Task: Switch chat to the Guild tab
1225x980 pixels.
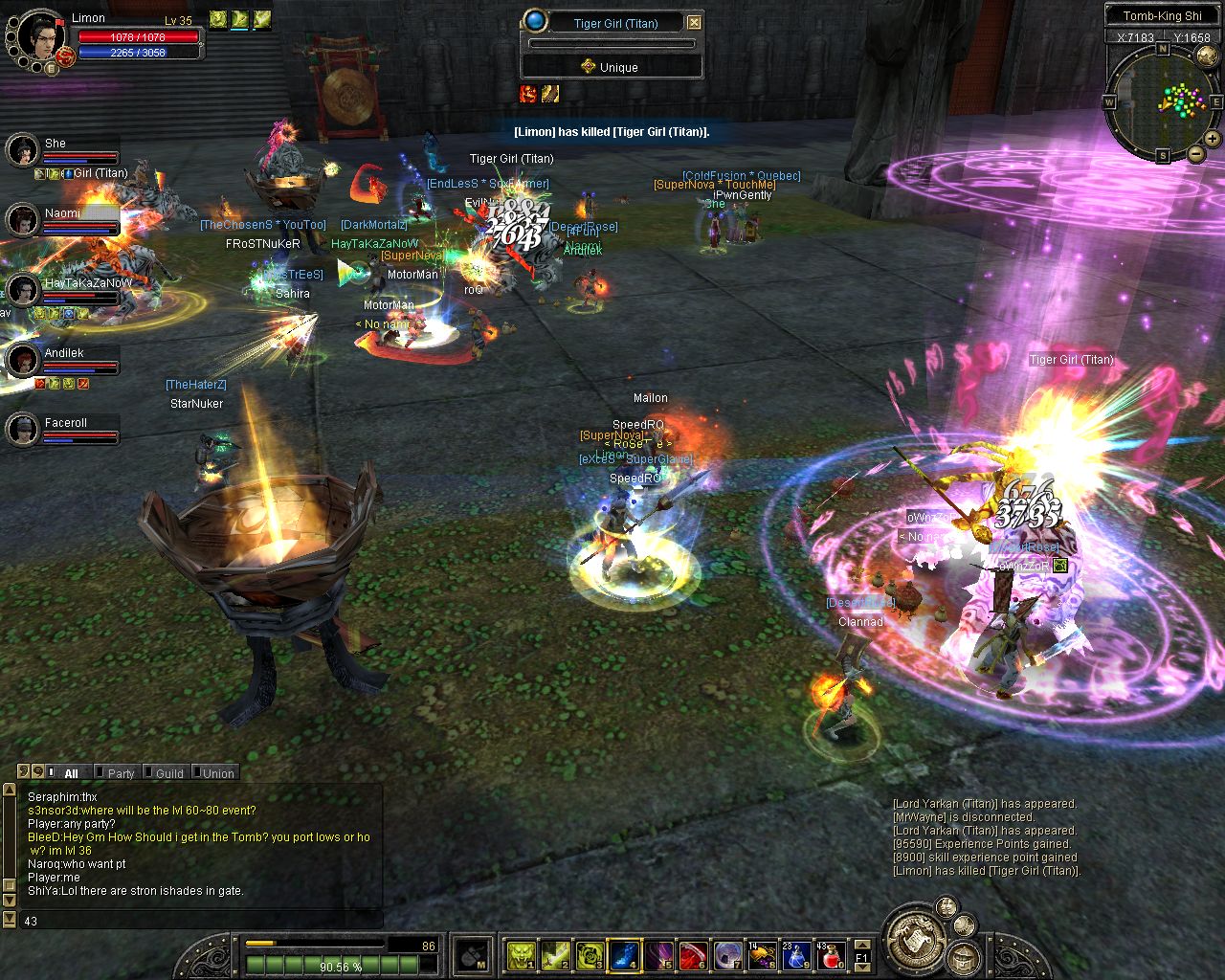Action: (x=169, y=773)
